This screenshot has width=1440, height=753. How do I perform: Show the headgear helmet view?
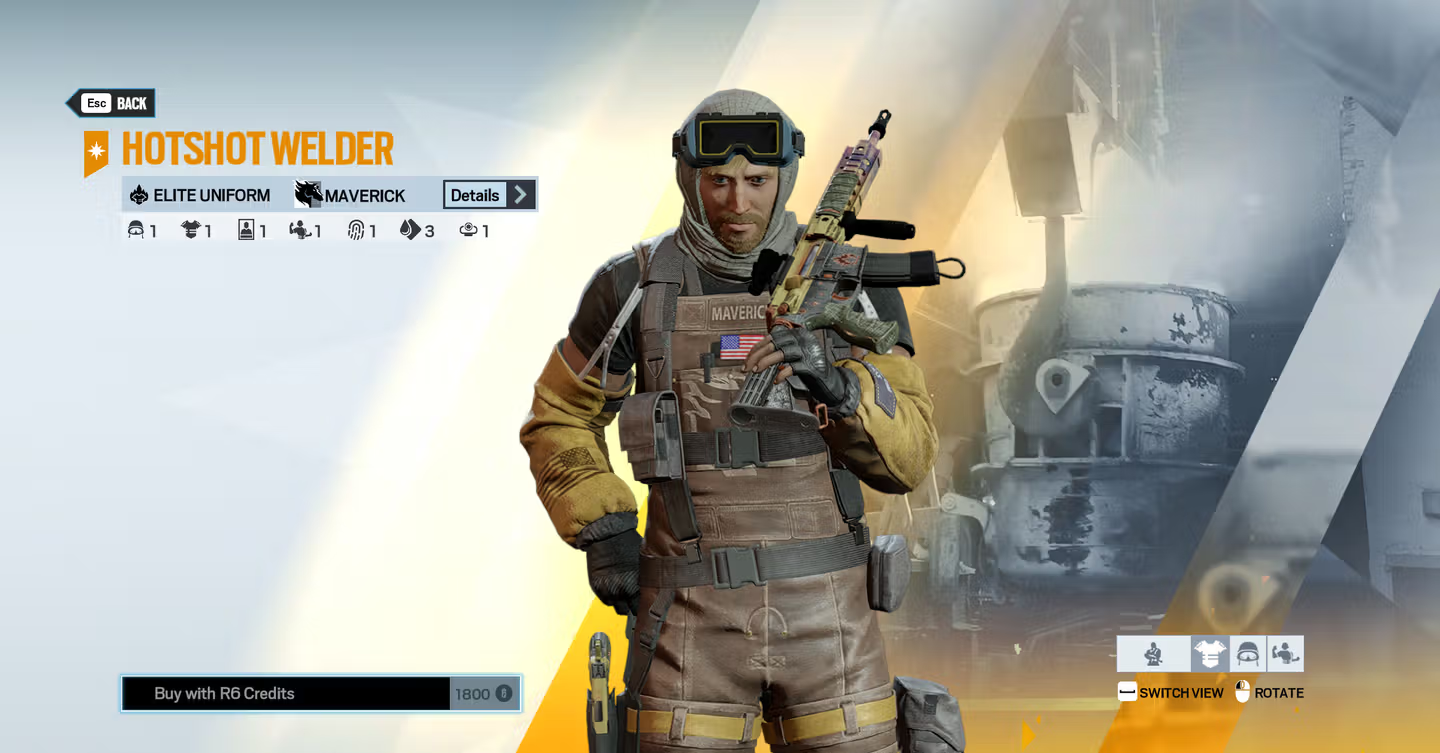[1247, 654]
